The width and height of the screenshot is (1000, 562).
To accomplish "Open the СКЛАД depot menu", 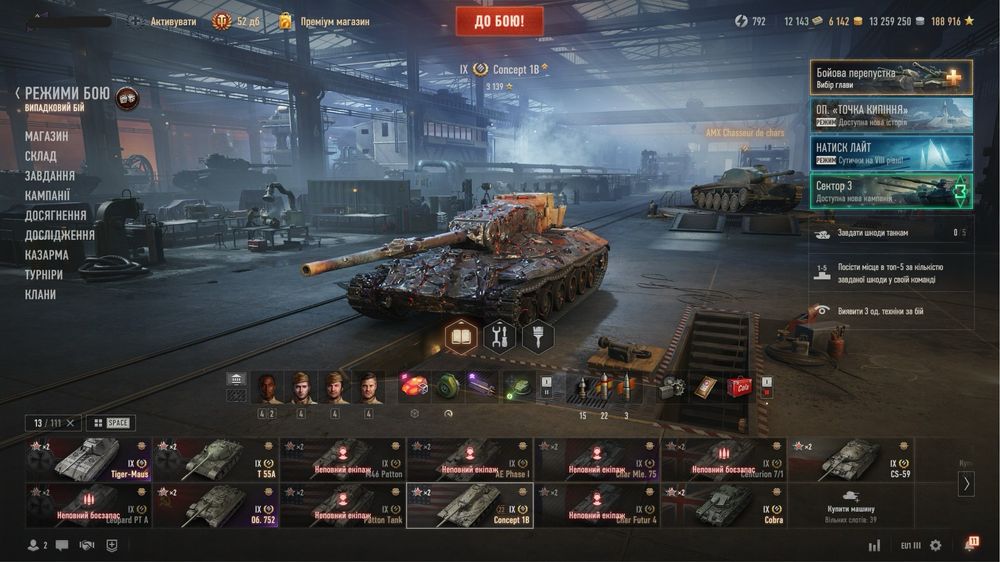I will click(x=41, y=156).
